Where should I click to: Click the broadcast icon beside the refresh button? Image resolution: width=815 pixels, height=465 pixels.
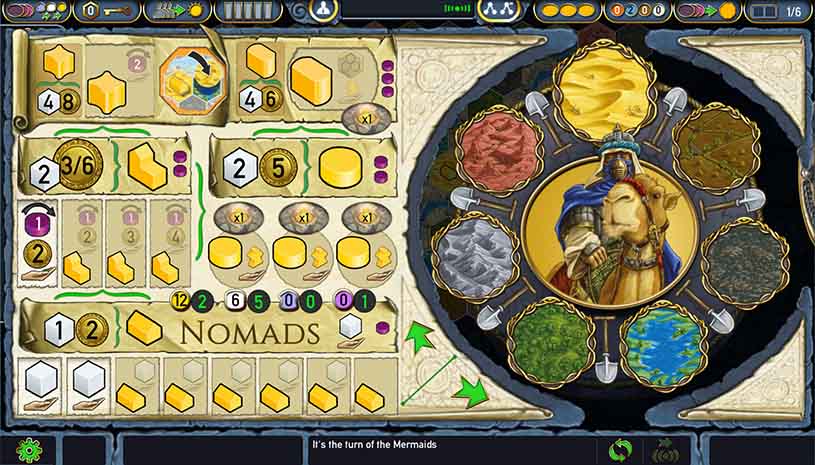pos(662,448)
